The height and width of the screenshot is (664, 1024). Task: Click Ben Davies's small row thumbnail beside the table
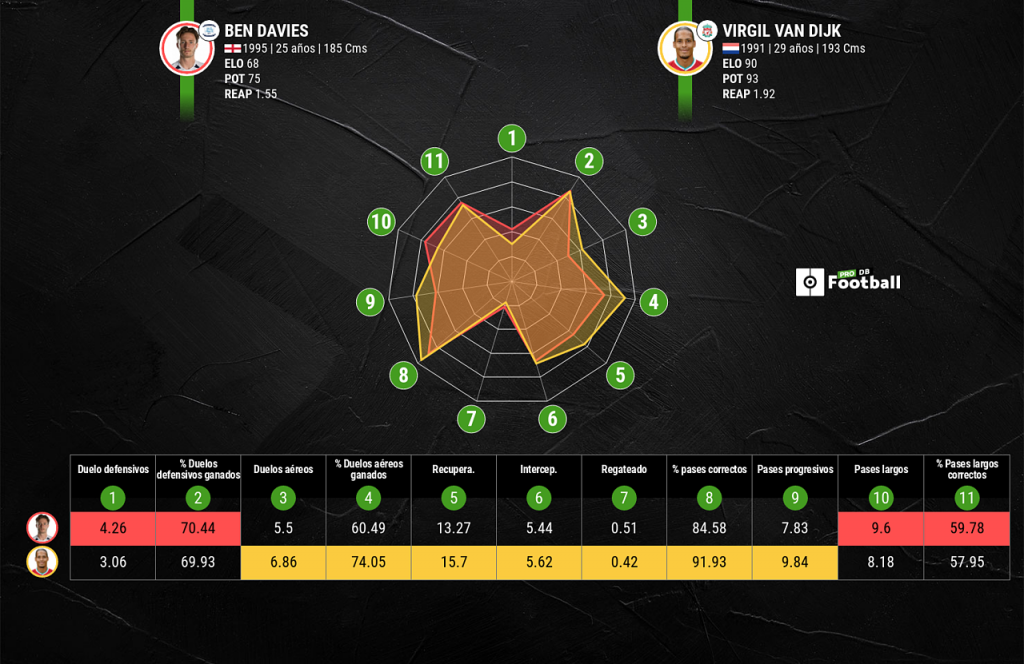click(42, 528)
